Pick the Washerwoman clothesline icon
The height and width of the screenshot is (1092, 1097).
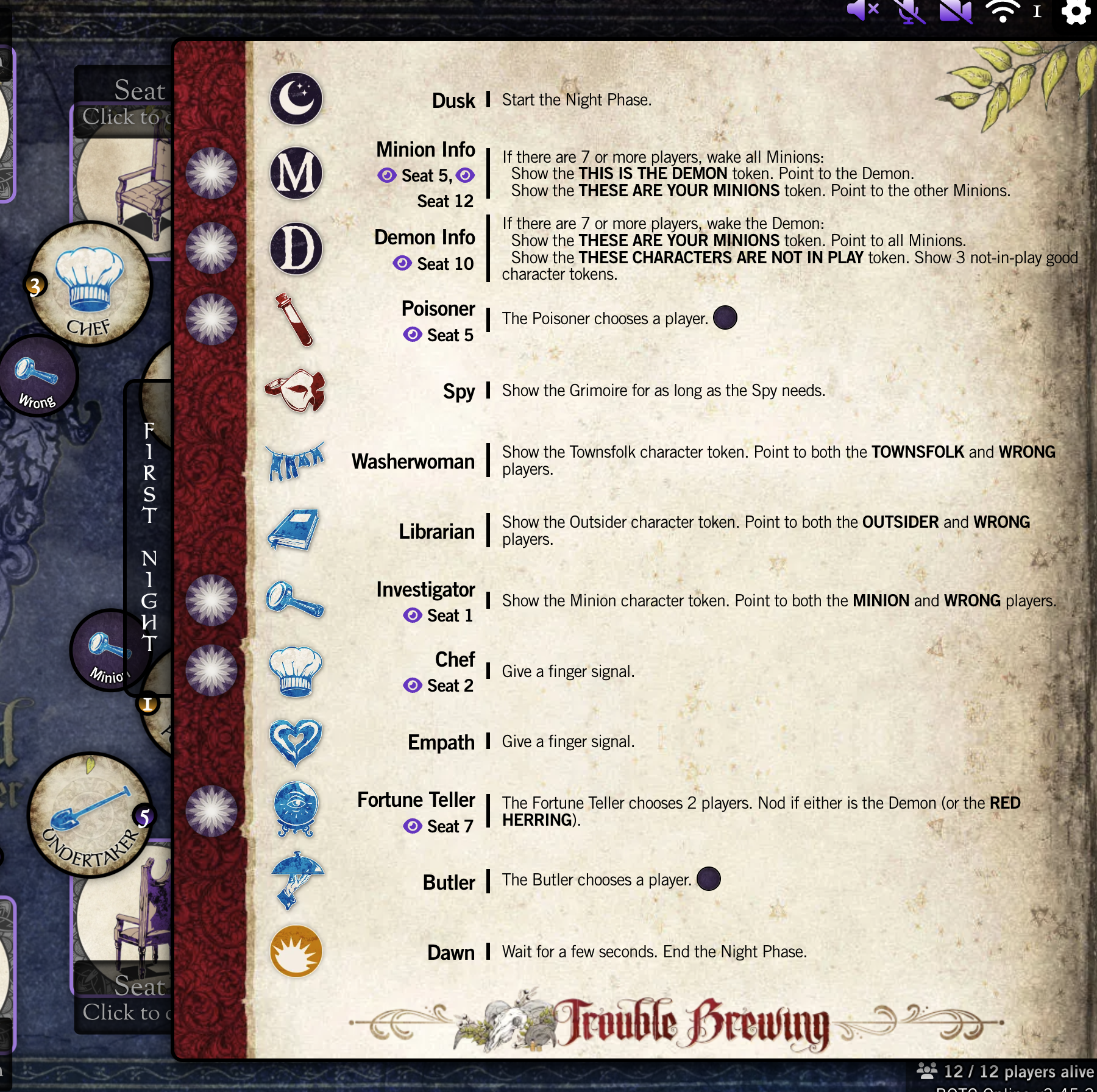[x=295, y=461]
